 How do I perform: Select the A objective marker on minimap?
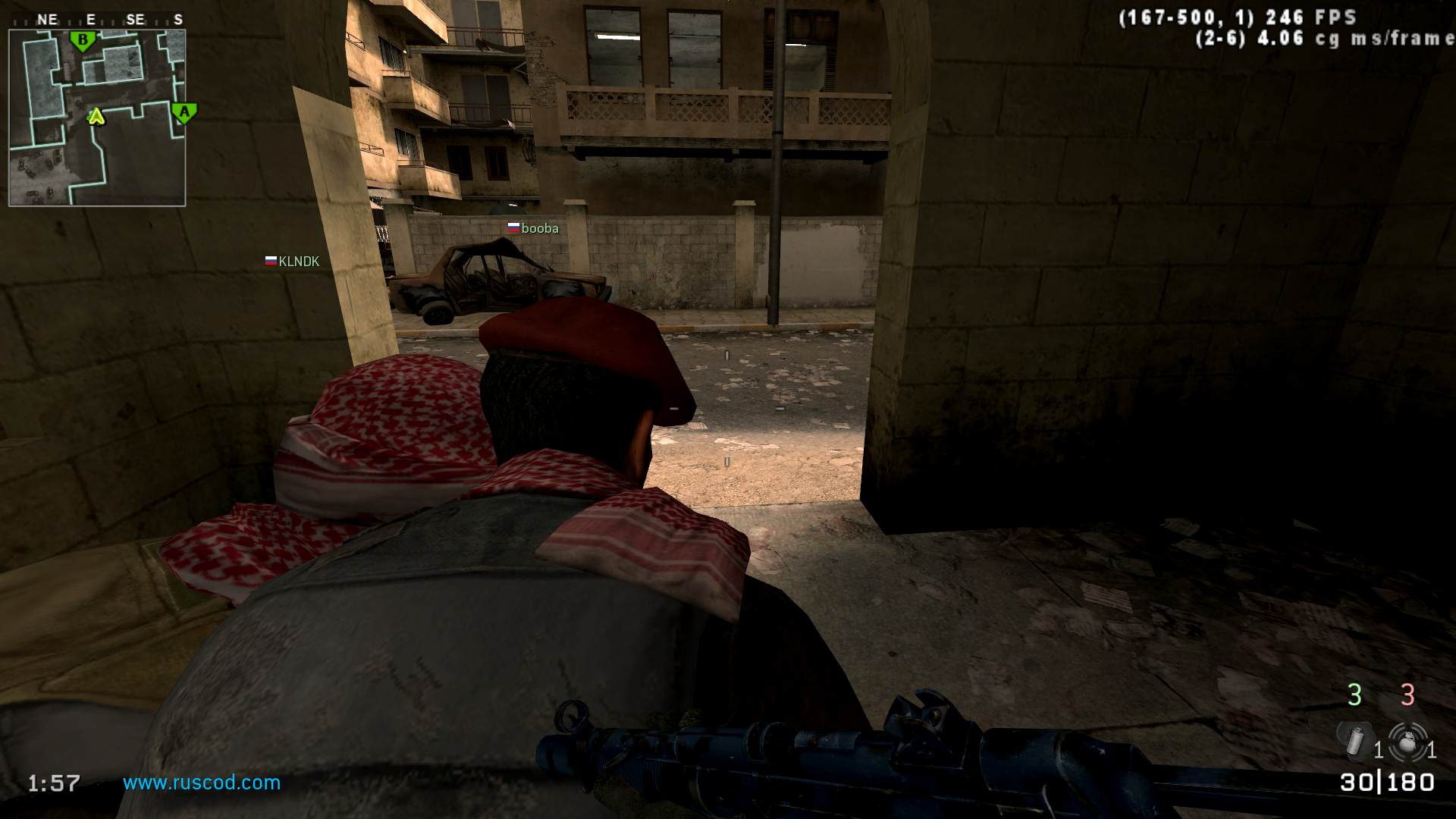pos(184,113)
